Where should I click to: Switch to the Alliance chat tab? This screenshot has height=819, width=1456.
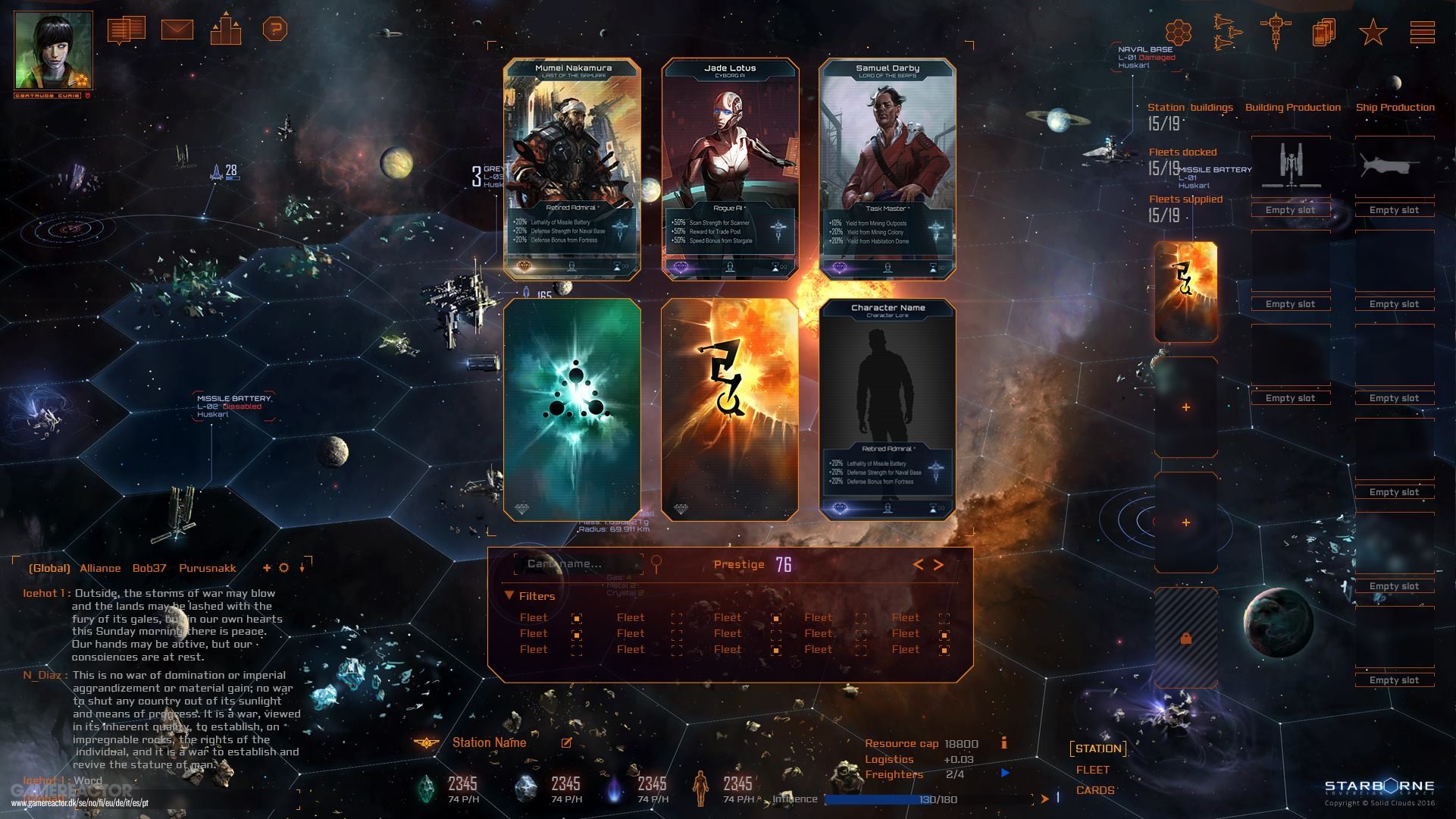tap(99, 568)
